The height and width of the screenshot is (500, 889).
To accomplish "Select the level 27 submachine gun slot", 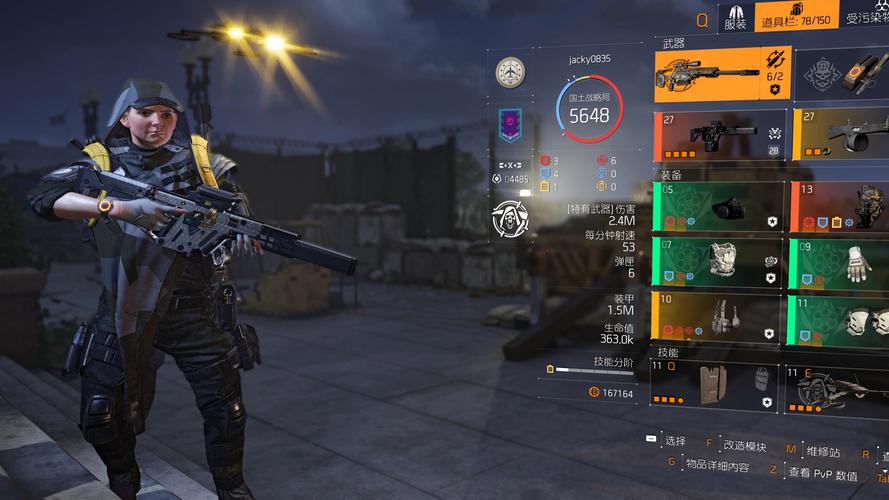I will pos(720,136).
